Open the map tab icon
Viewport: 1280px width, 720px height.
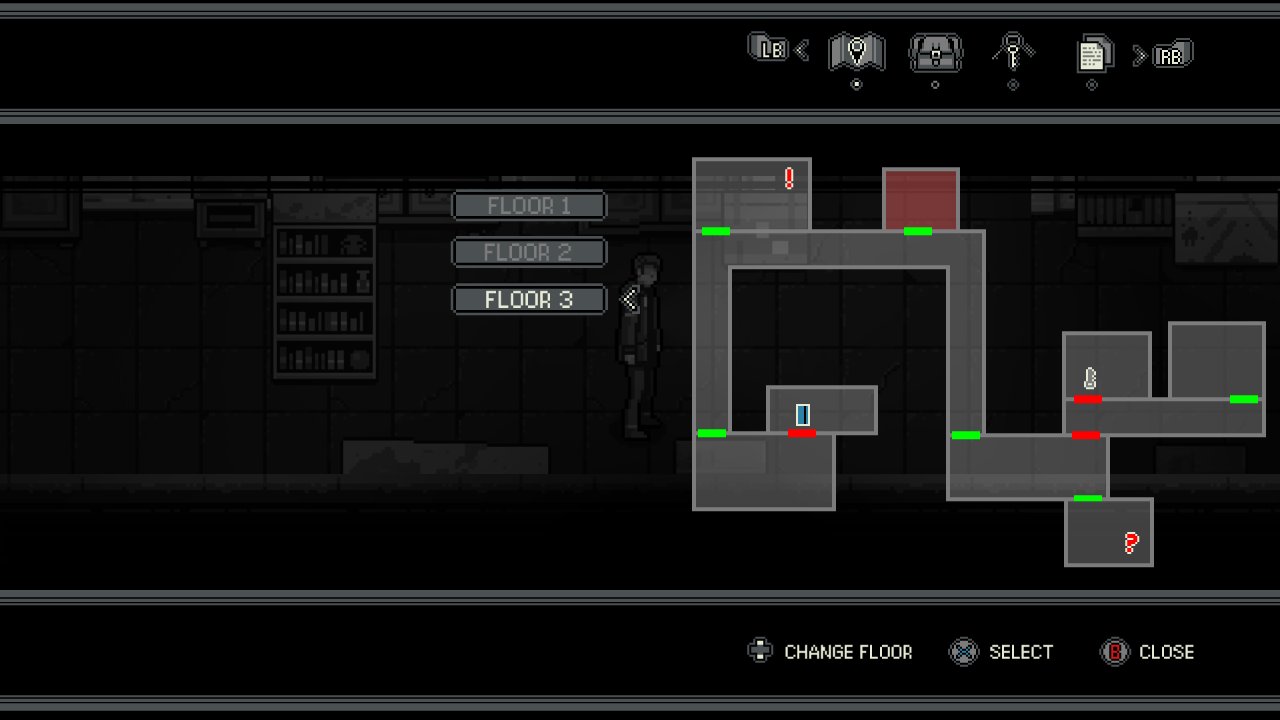[x=855, y=53]
